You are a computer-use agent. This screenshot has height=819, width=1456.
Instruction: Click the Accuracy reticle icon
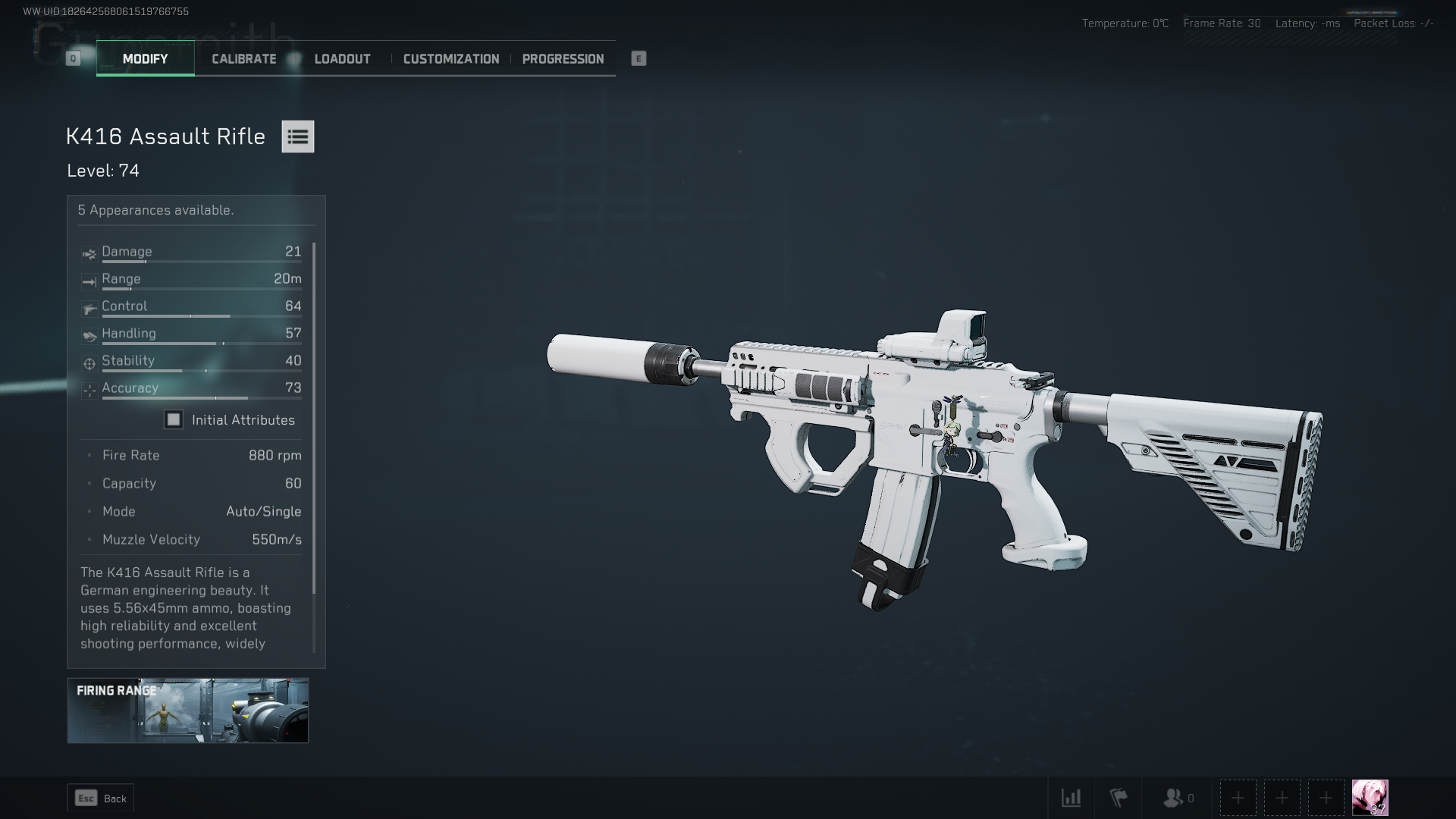tap(89, 390)
